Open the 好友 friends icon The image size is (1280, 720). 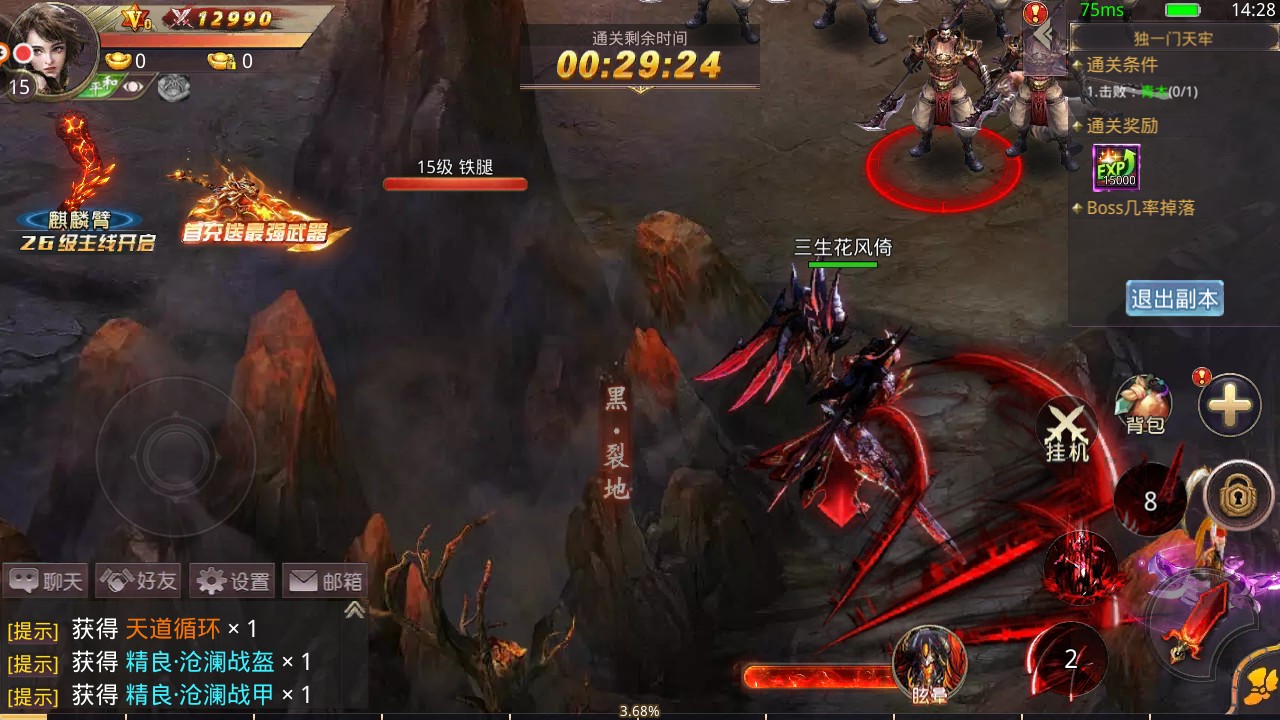click(138, 580)
